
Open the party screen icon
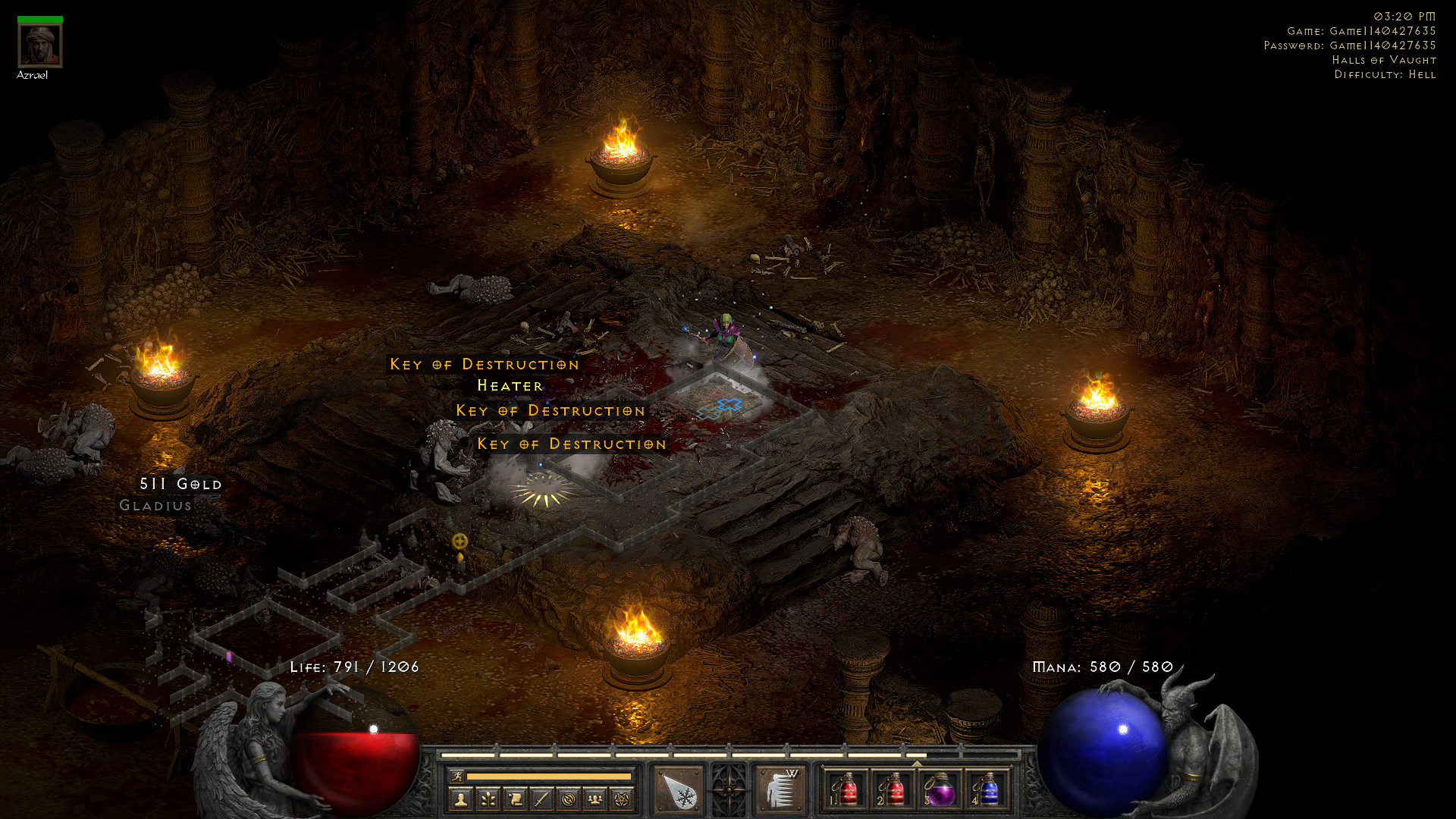coord(595,799)
